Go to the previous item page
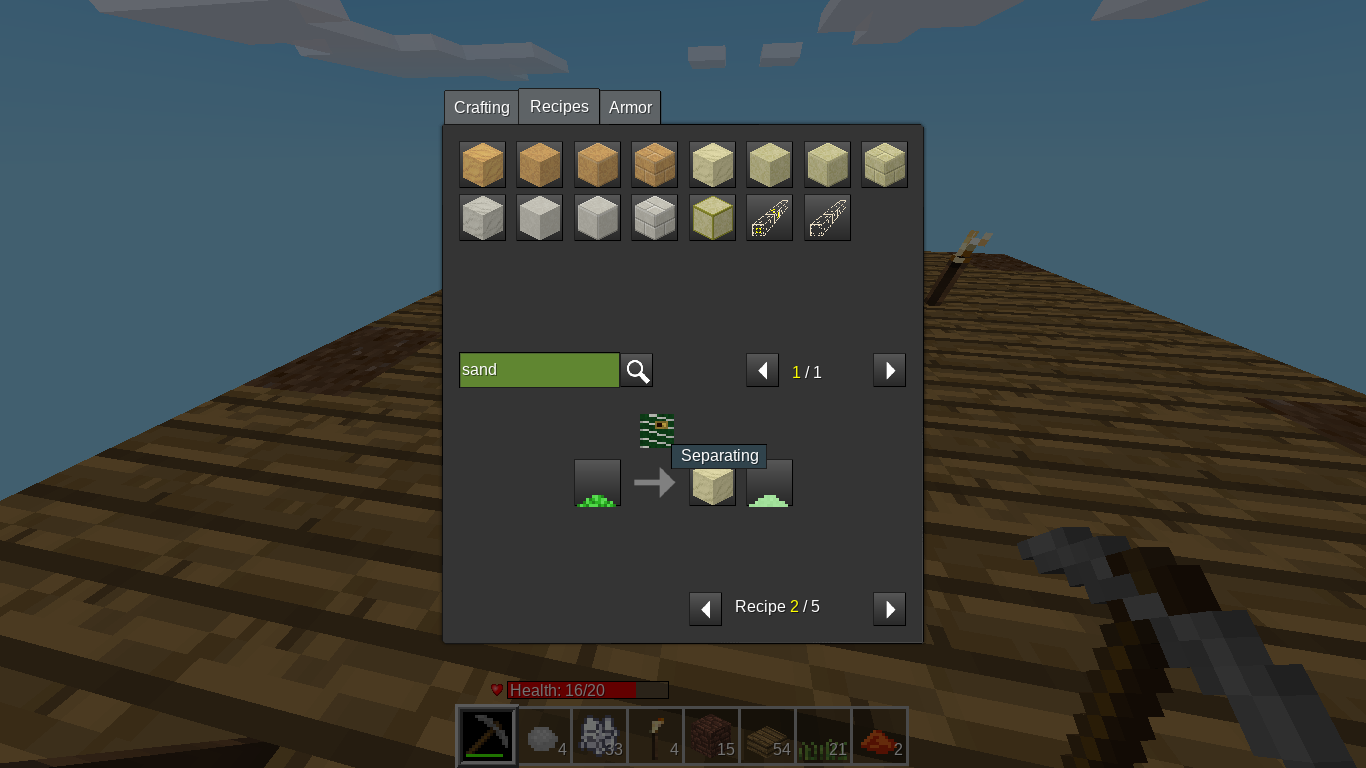1366x768 pixels. 762,371
